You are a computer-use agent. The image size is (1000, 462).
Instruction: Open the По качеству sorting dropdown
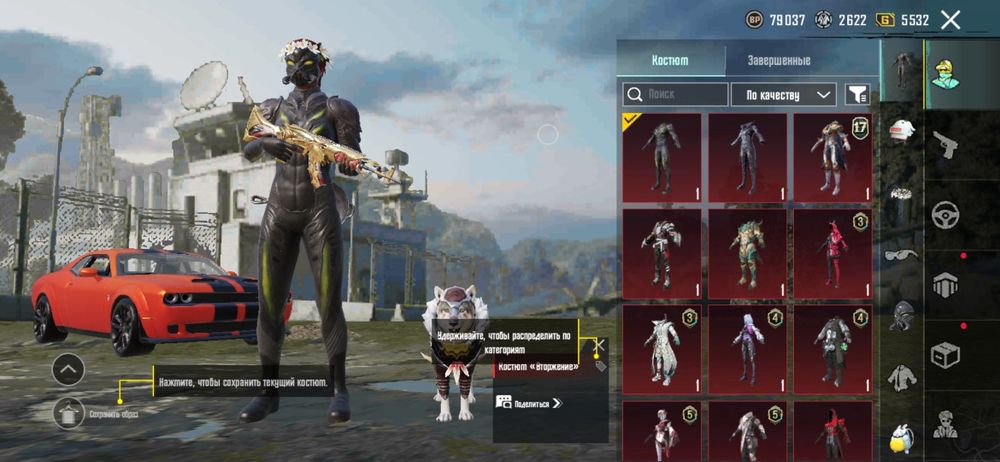click(783, 95)
